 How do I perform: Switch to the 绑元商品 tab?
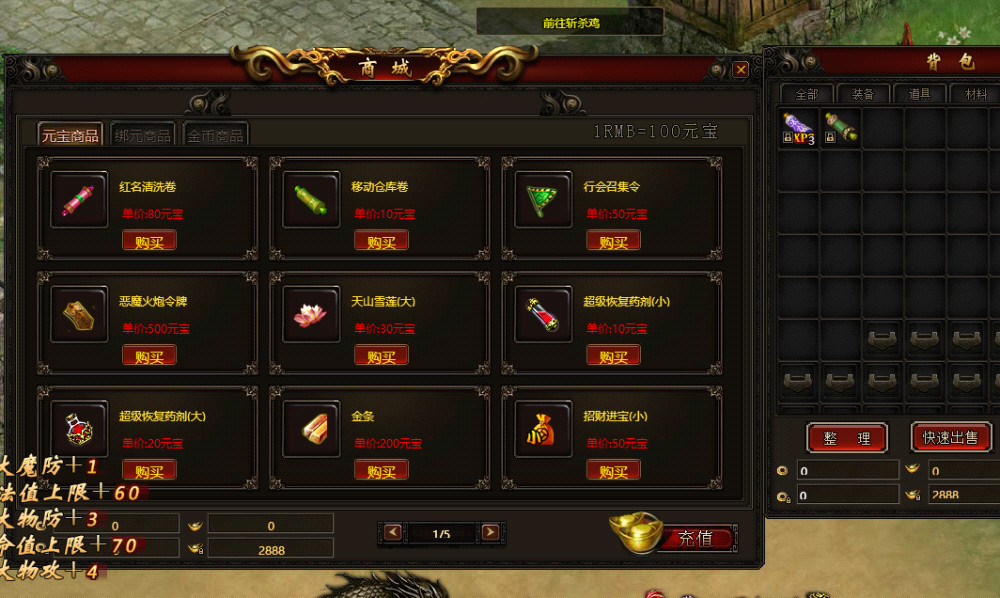[x=144, y=135]
